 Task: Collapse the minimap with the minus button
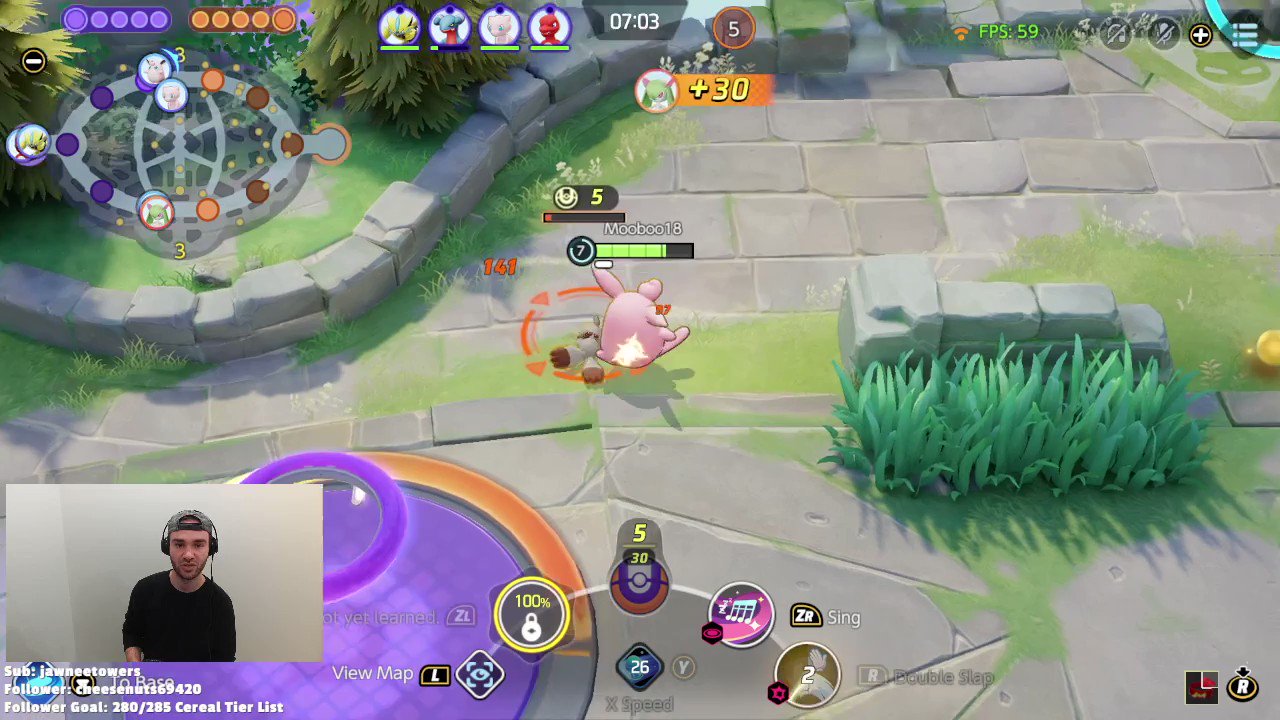coord(33,61)
